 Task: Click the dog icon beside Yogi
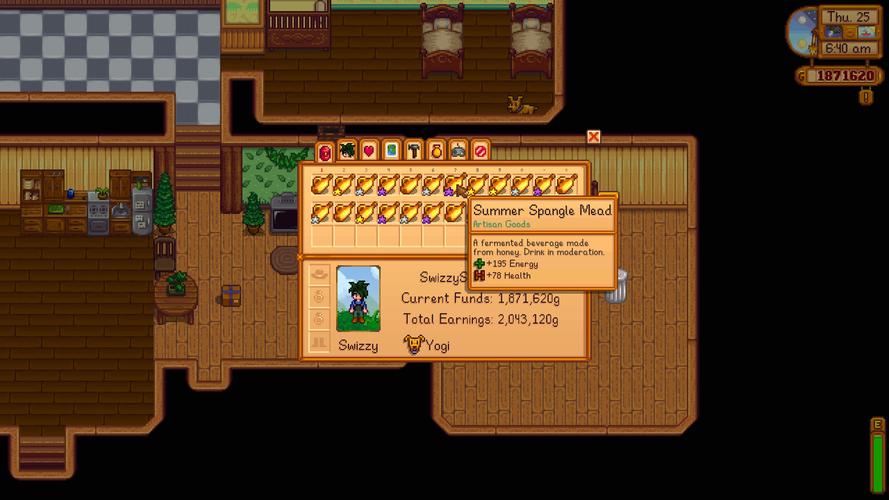click(x=412, y=345)
